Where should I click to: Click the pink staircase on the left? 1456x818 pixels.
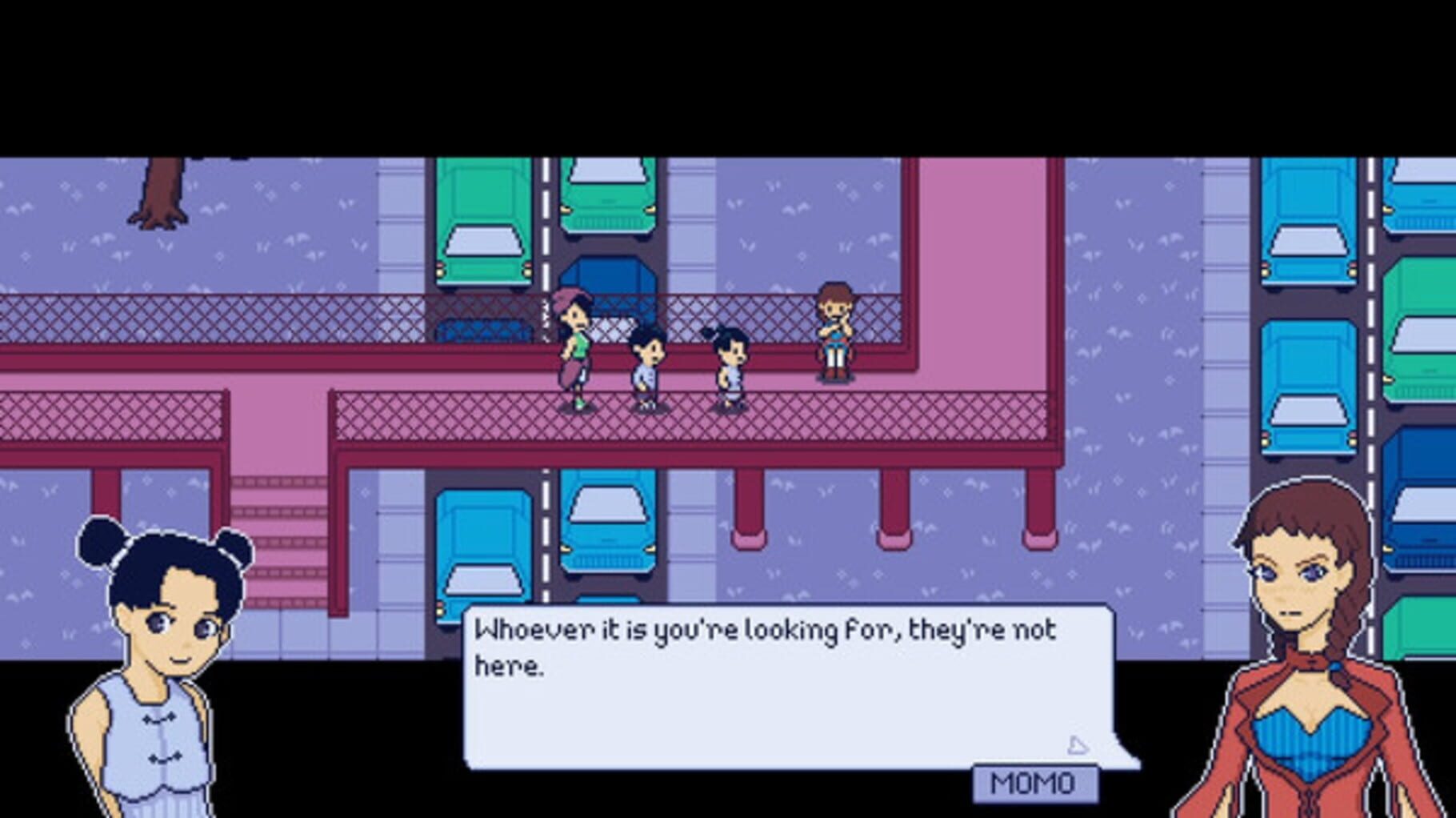pyautogui.click(x=280, y=520)
